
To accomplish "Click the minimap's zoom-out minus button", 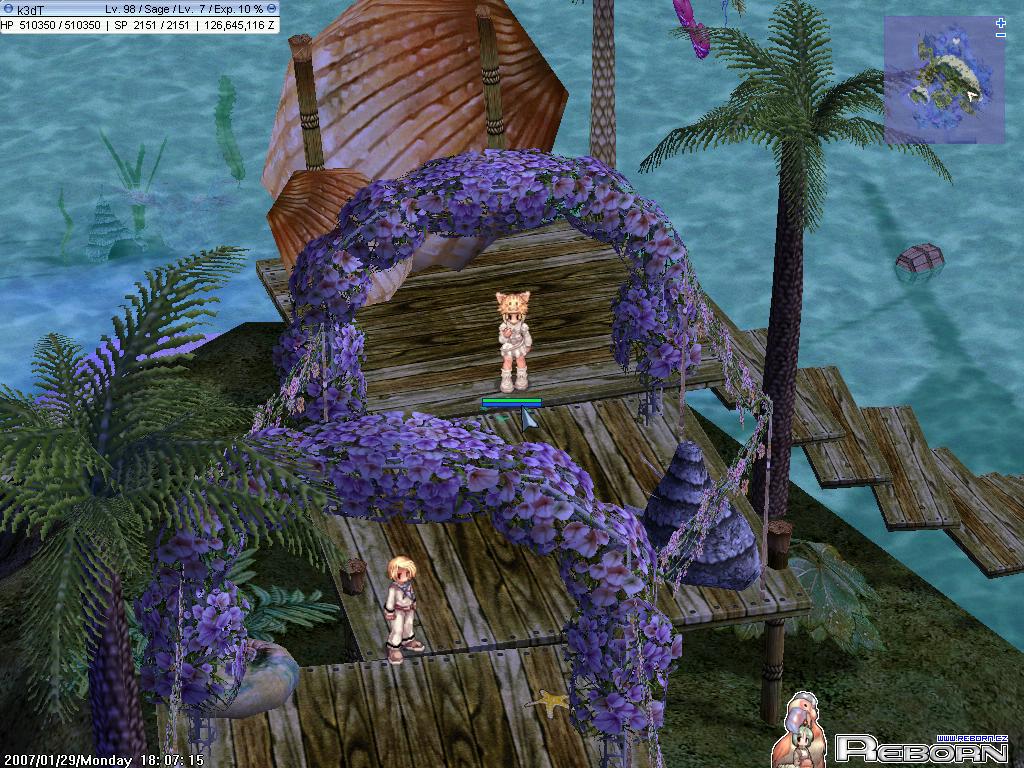I will coord(1001,35).
